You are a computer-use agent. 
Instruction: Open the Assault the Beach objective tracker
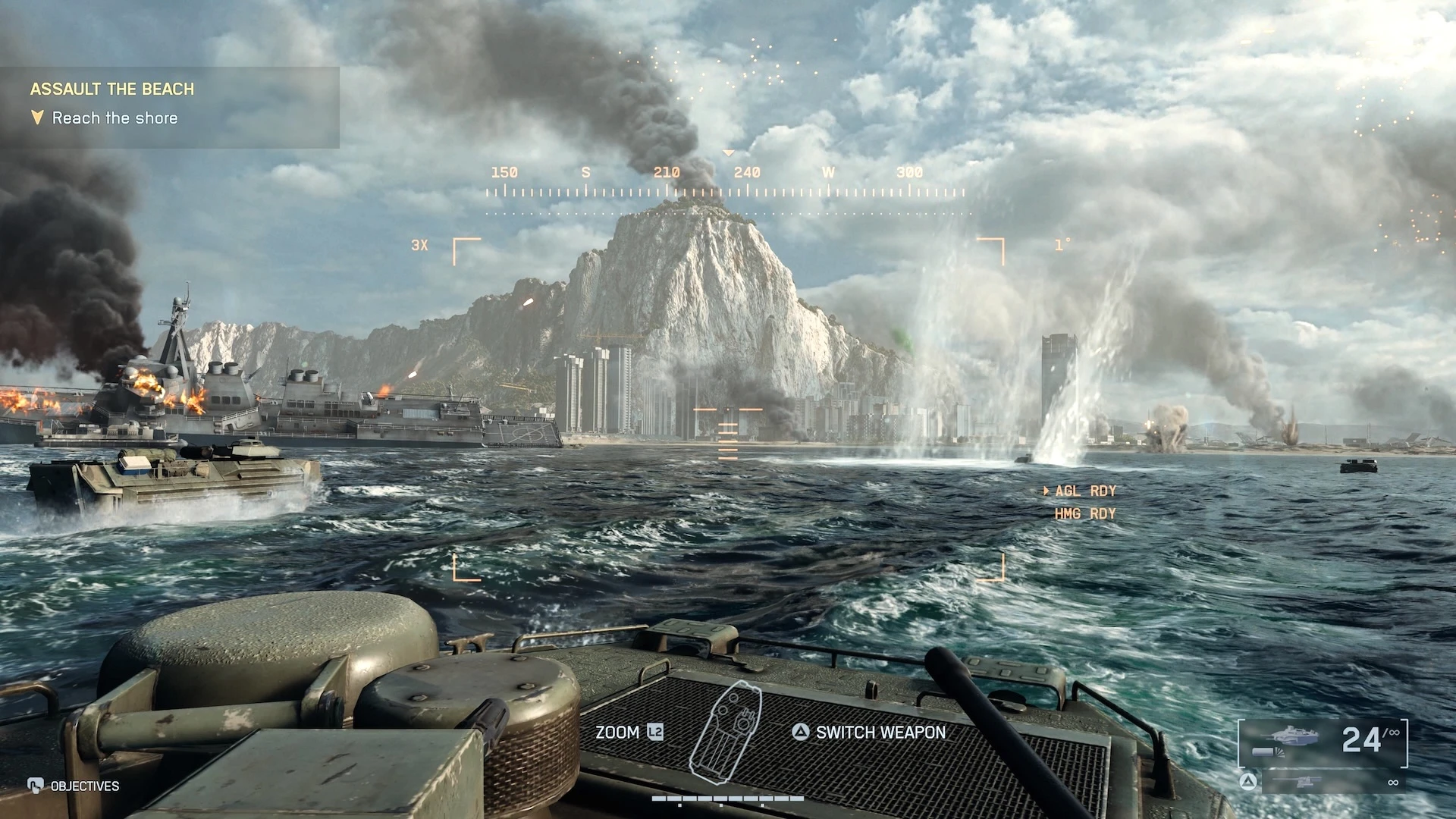pos(112,89)
